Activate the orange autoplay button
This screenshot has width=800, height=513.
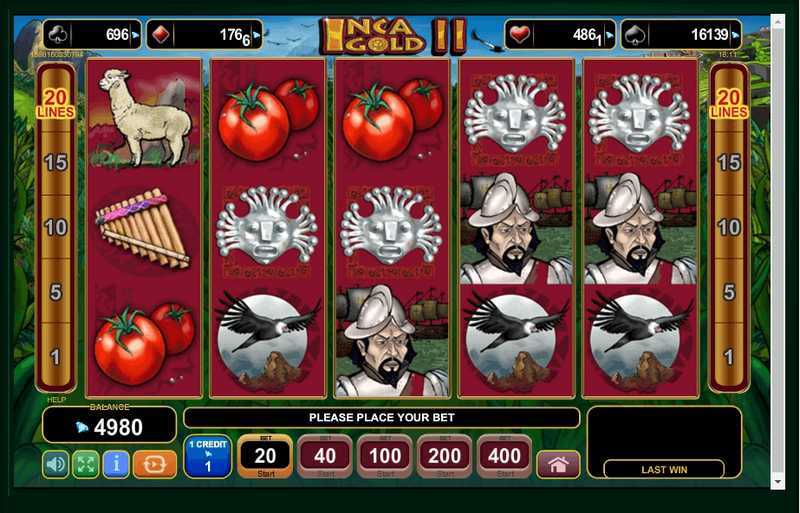[x=154, y=464]
